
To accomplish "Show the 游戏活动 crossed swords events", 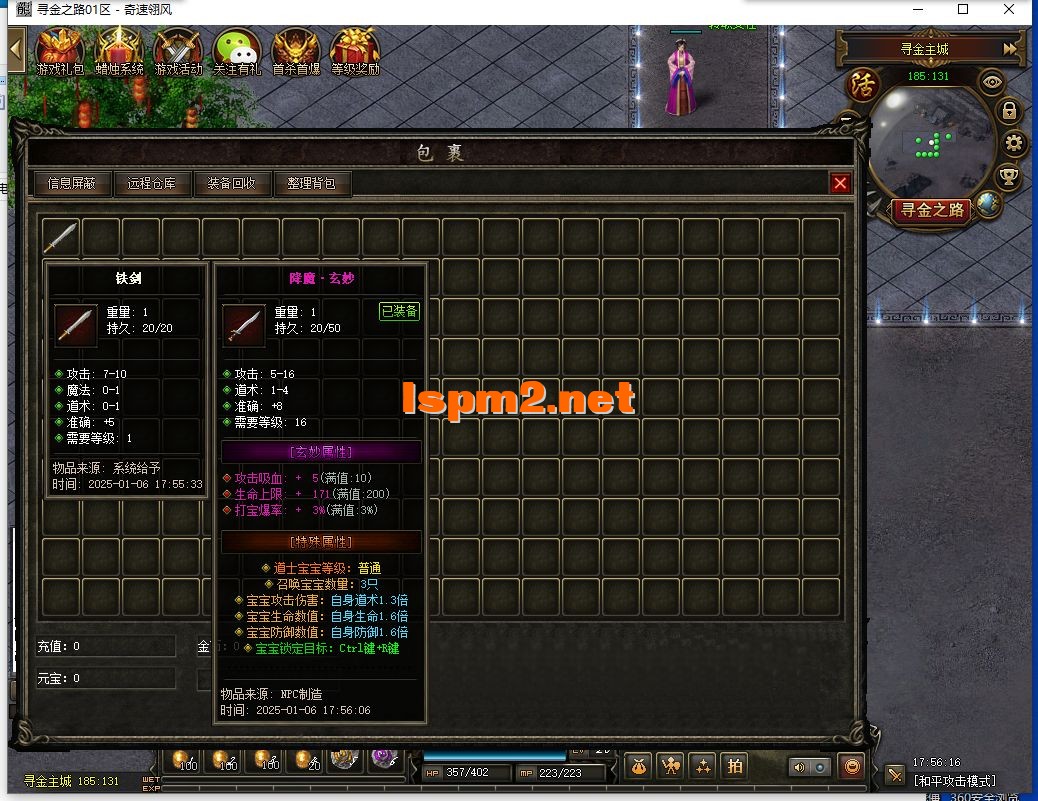I will pos(178,50).
